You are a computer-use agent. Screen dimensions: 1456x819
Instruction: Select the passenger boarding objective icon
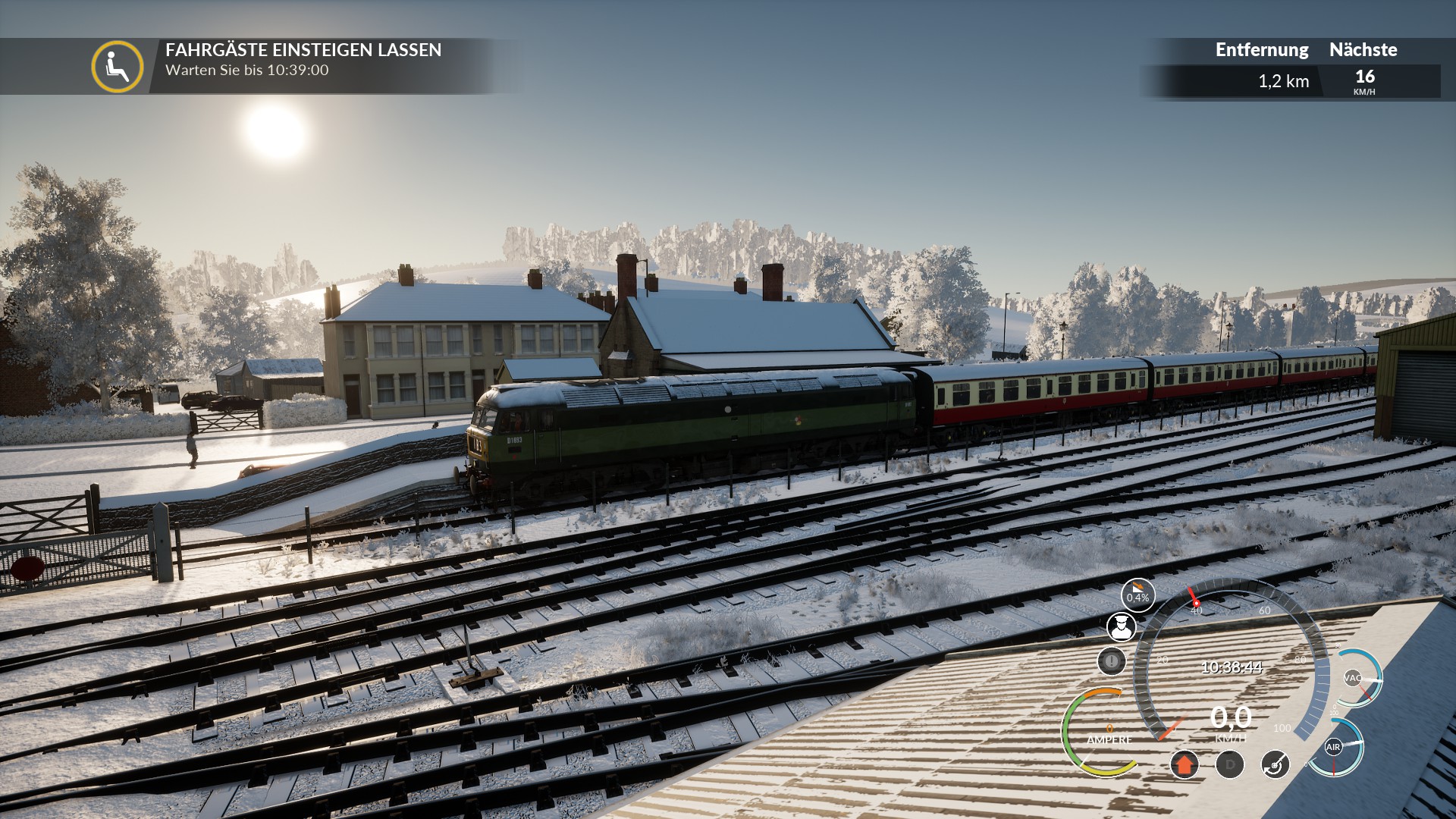[x=118, y=67]
